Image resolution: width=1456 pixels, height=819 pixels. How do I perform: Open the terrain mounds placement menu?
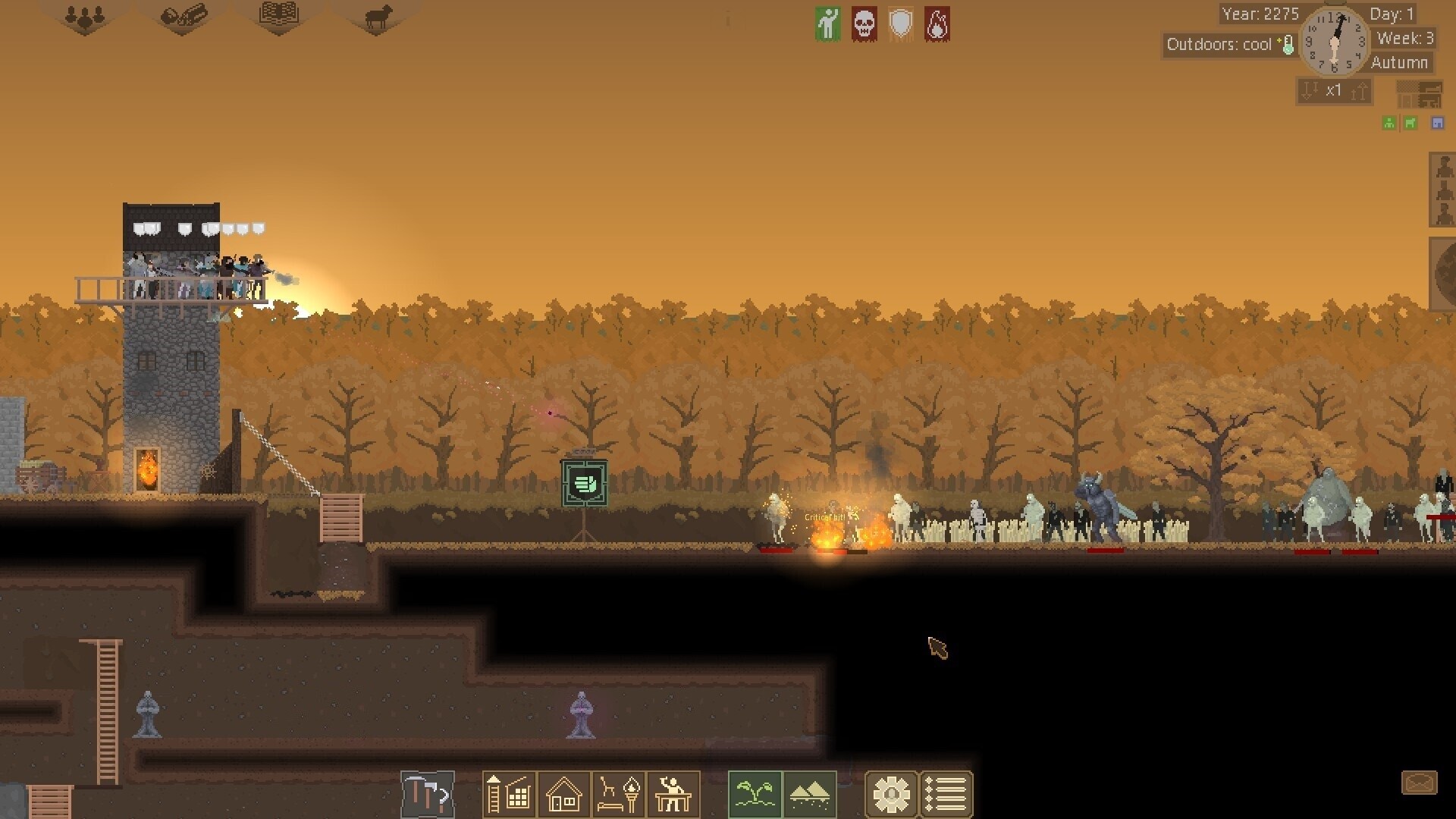810,794
